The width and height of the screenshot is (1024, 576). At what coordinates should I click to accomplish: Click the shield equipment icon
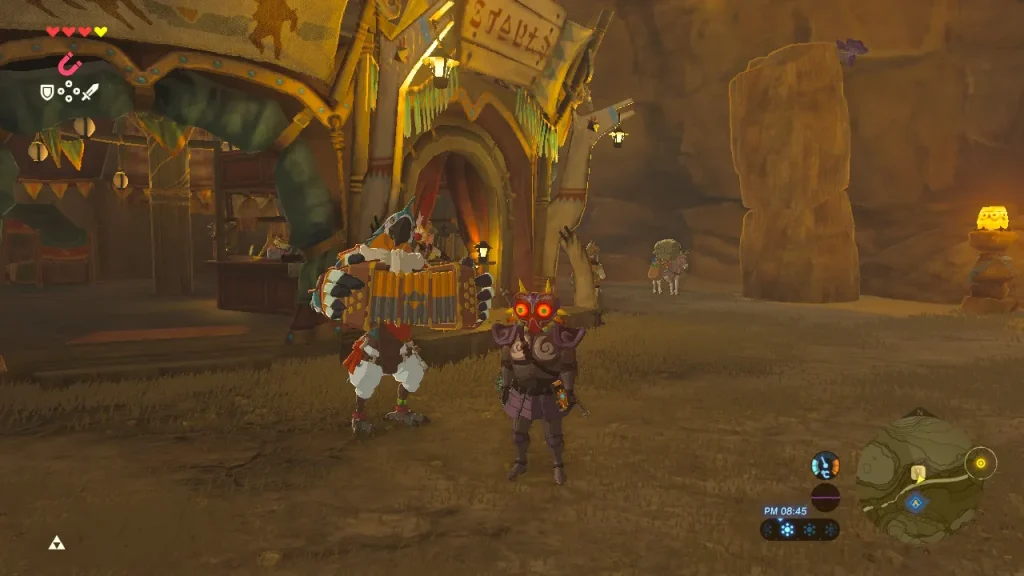tap(46, 92)
